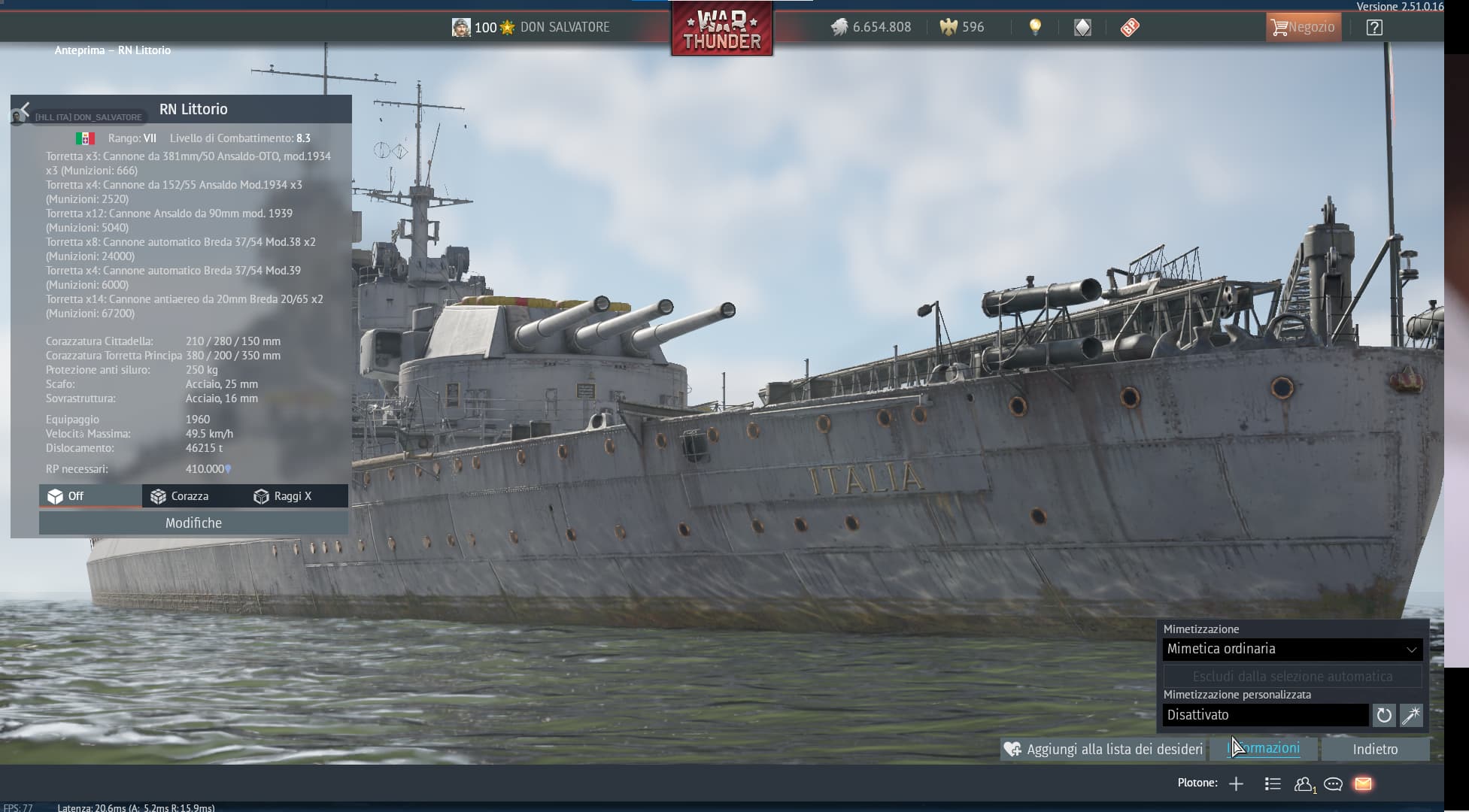Open the Silver Lions currency balance
This screenshot has height=812, width=1469.
pos(871,28)
